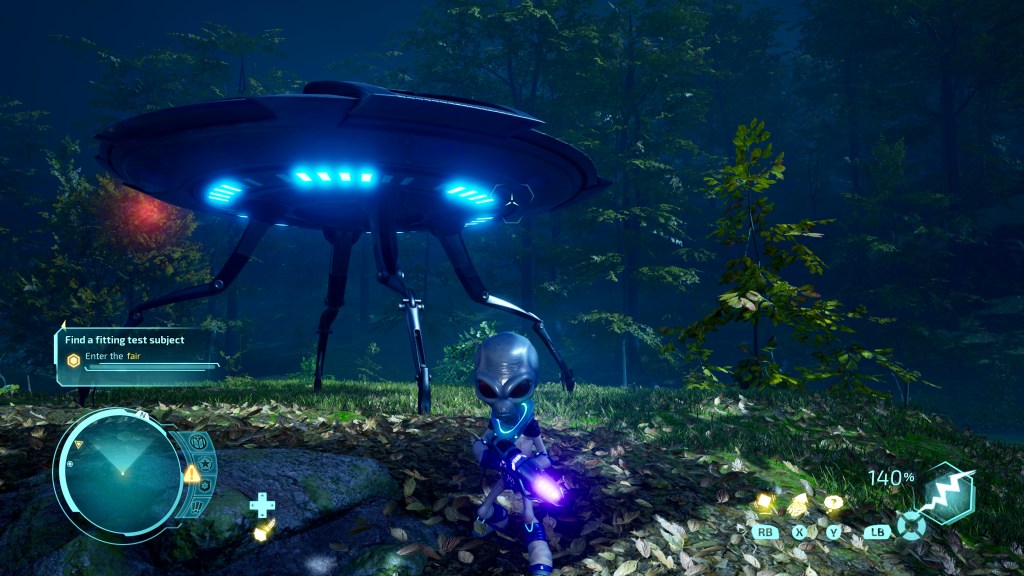The height and width of the screenshot is (576, 1024).
Task: Click the crosshair target icon
Action: click(x=910, y=526)
